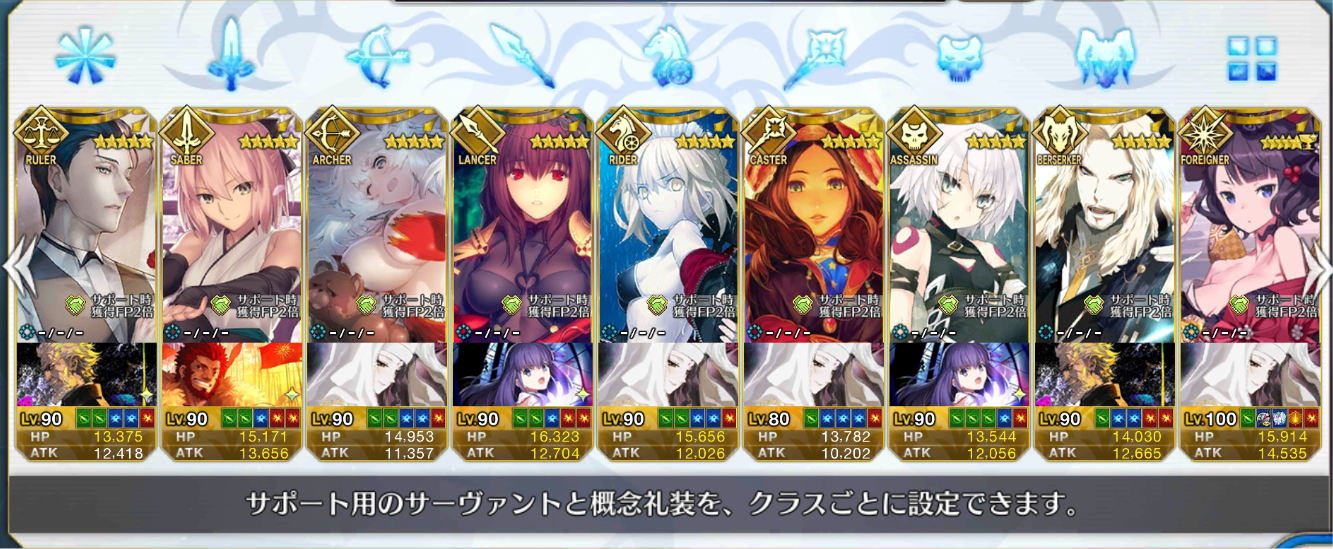Open the Archer support servant slot
The height and width of the screenshot is (549, 1333).
click(x=375, y=230)
